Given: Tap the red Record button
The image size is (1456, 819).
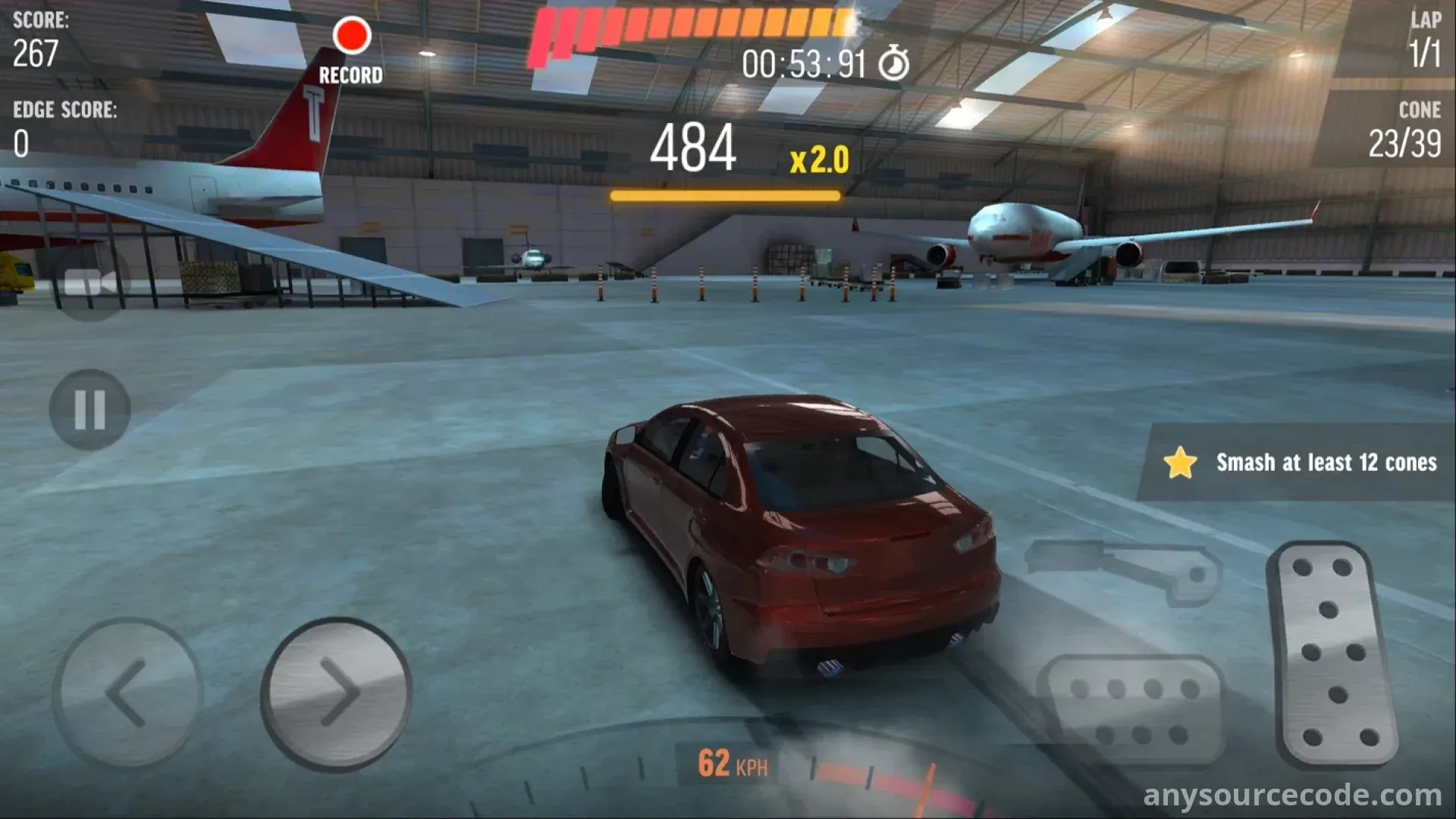Looking at the screenshot, I should [351, 37].
